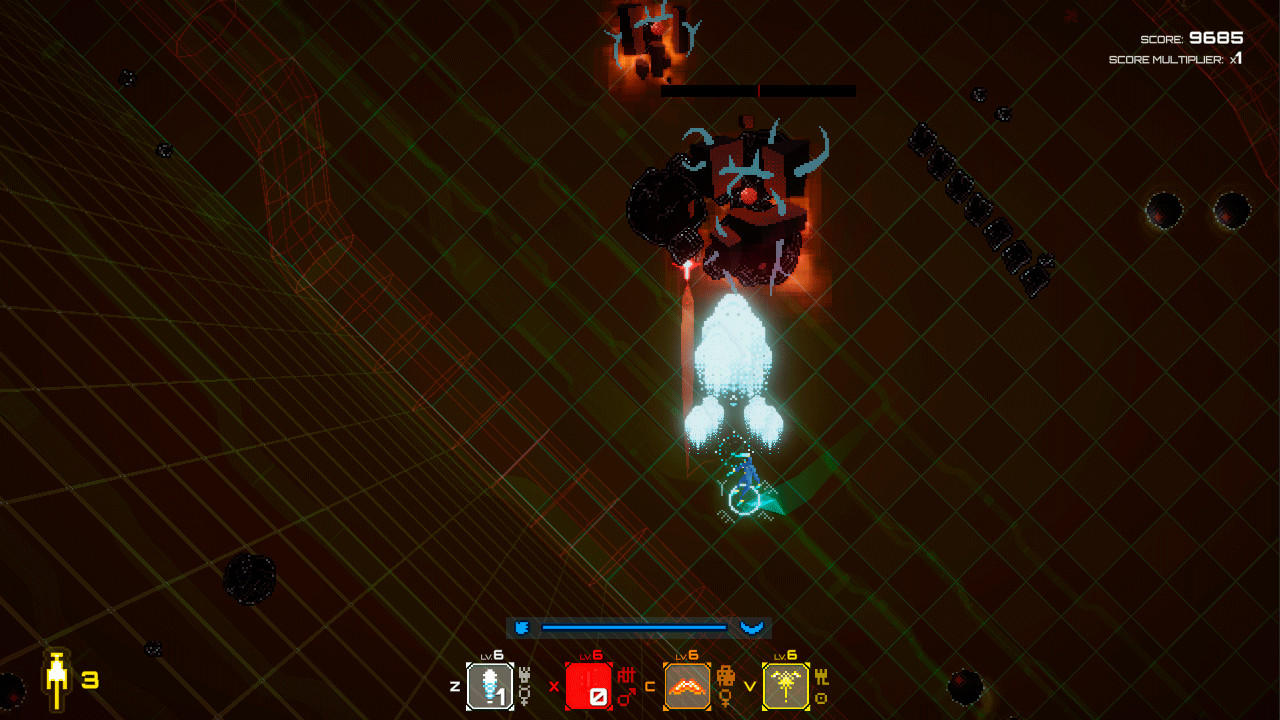
Task: Activate the orange boomerang weapon slot
Action: pyautogui.click(x=687, y=686)
